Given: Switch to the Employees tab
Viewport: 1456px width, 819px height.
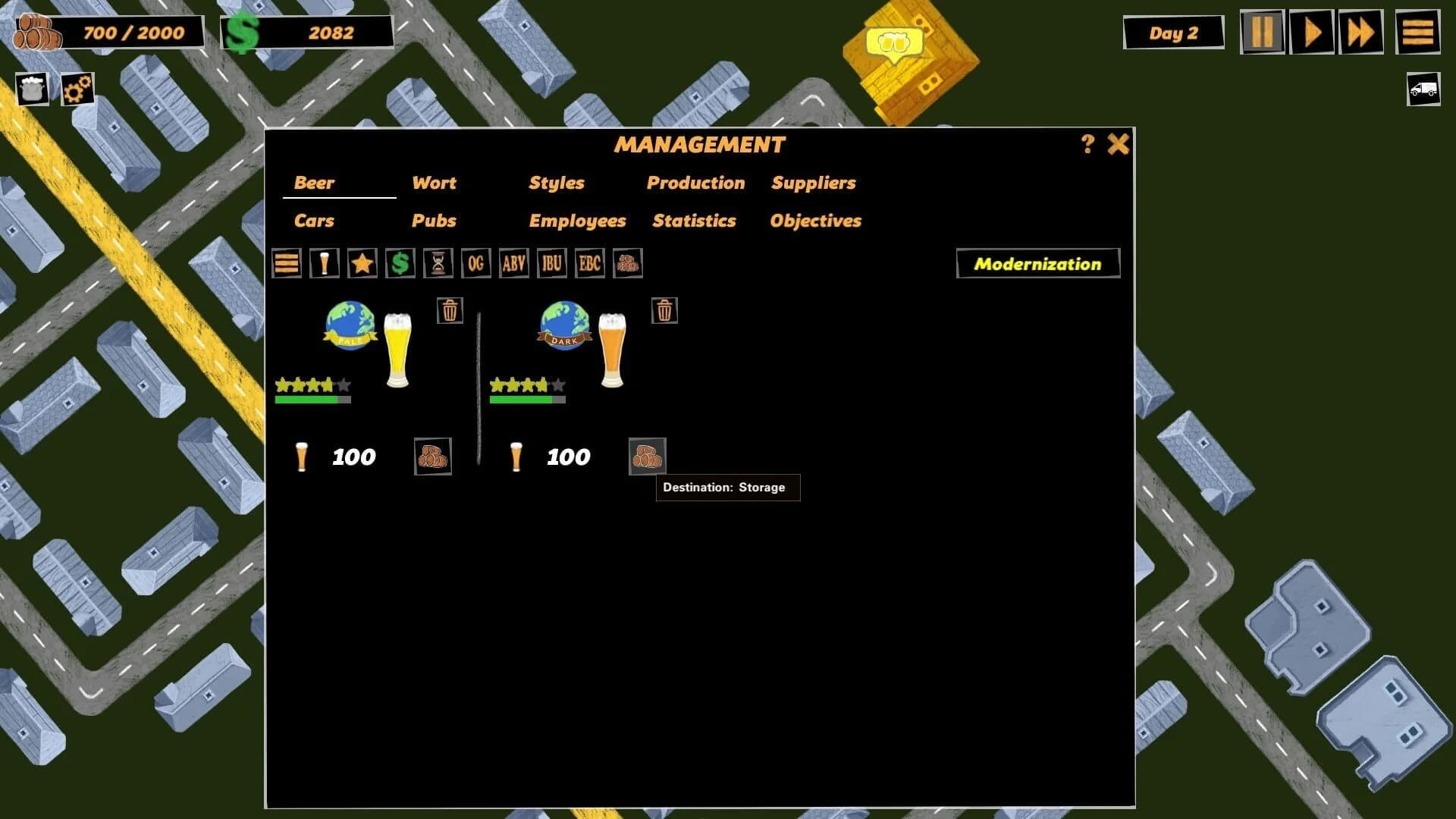Looking at the screenshot, I should [578, 221].
